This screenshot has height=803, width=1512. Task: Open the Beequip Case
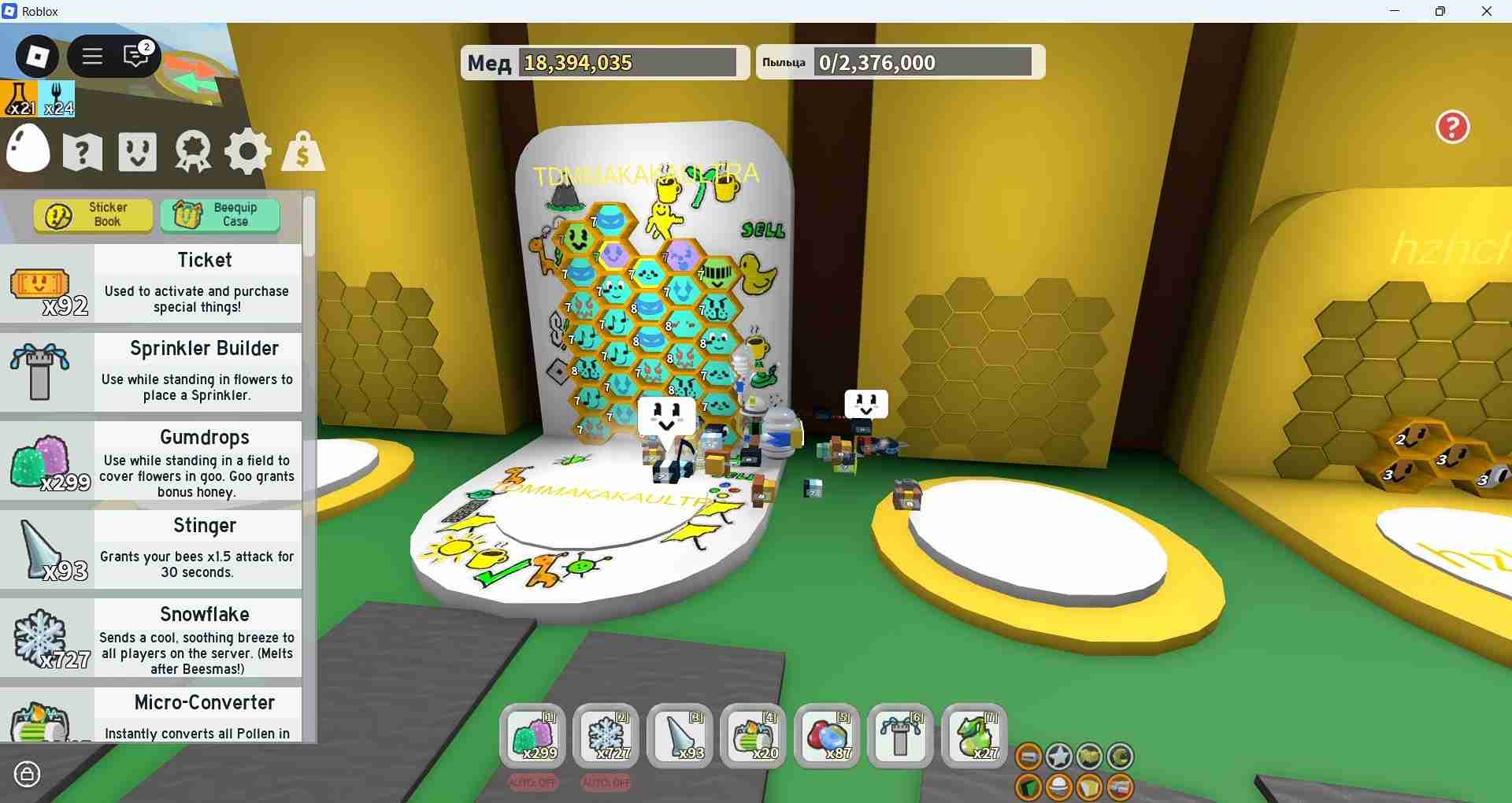click(220, 214)
